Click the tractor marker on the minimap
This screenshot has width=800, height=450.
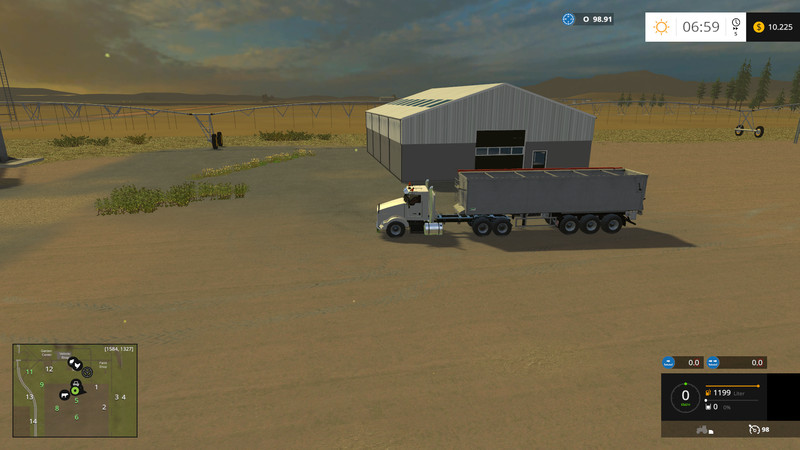tap(74, 382)
